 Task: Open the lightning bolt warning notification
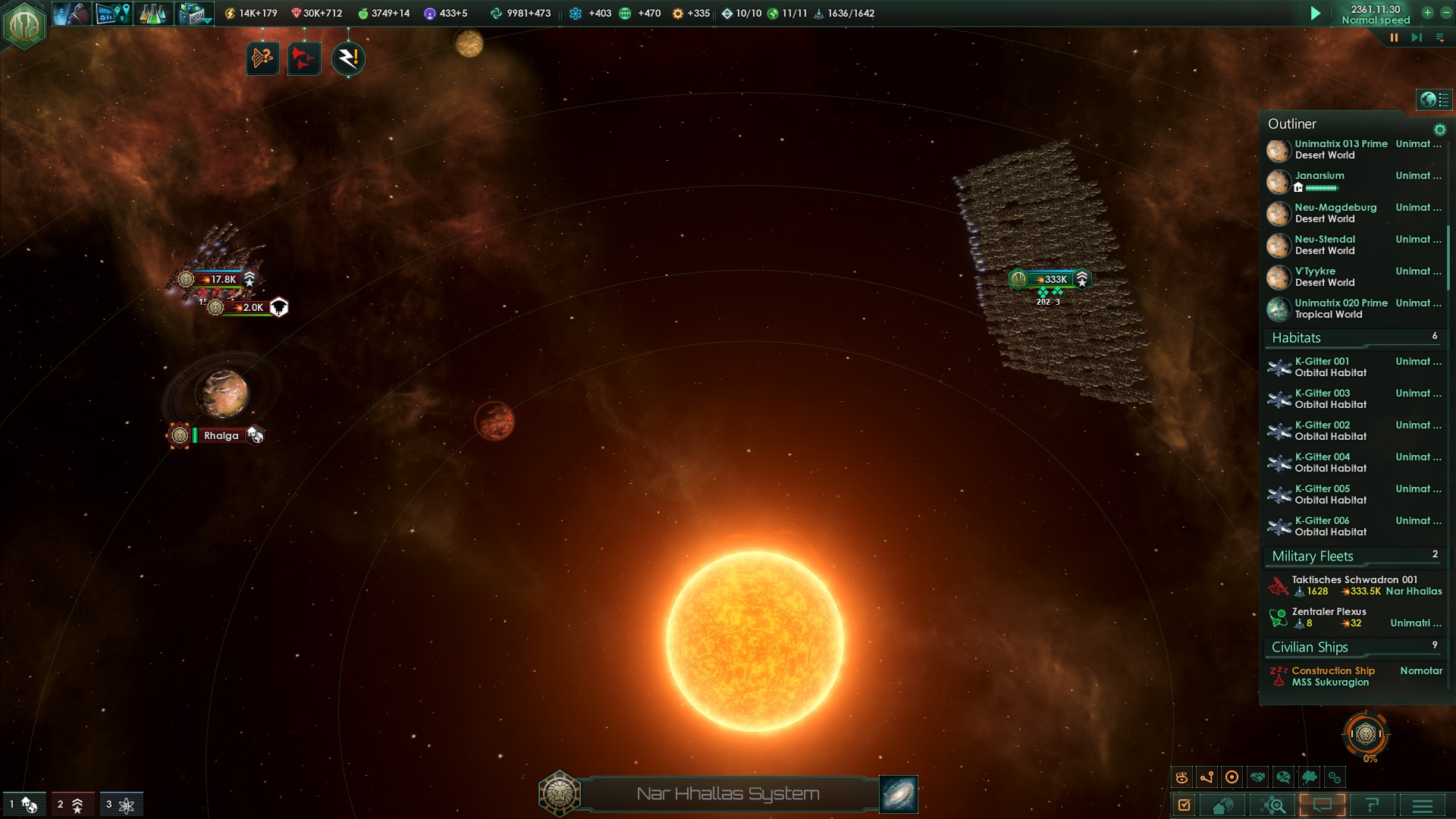pos(348,58)
